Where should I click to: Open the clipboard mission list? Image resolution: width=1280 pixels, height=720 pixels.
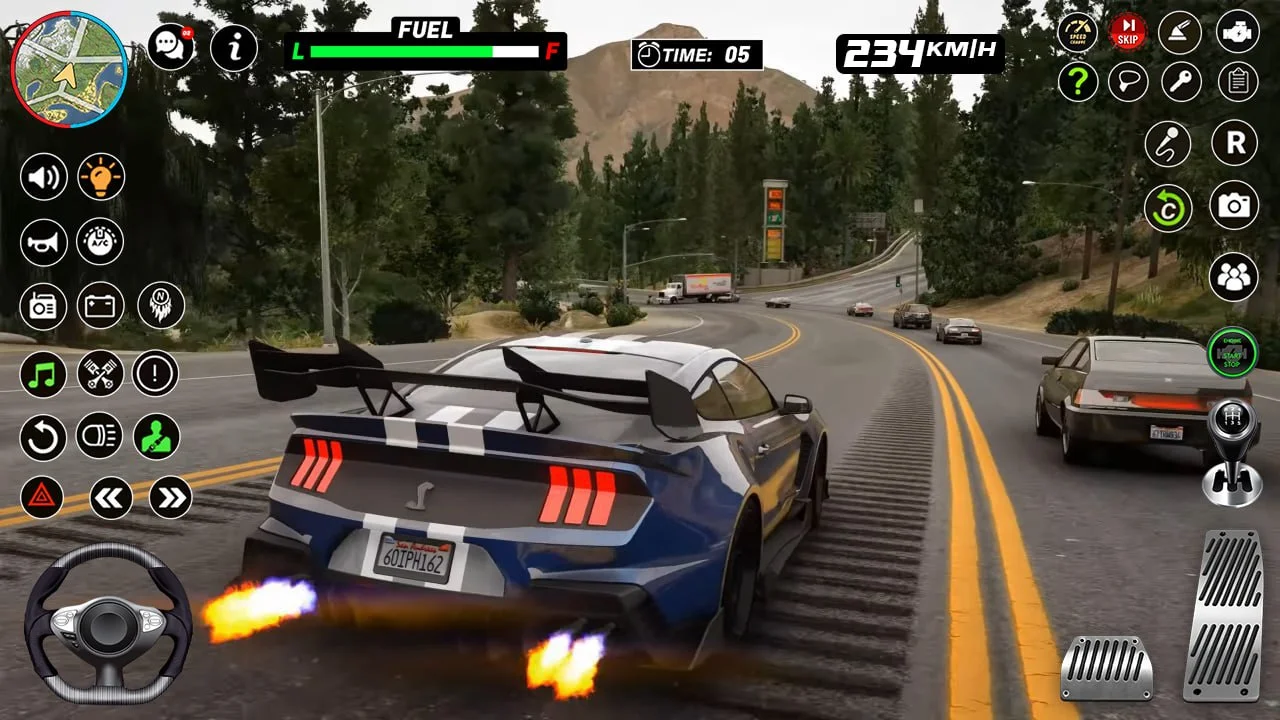(1233, 82)
